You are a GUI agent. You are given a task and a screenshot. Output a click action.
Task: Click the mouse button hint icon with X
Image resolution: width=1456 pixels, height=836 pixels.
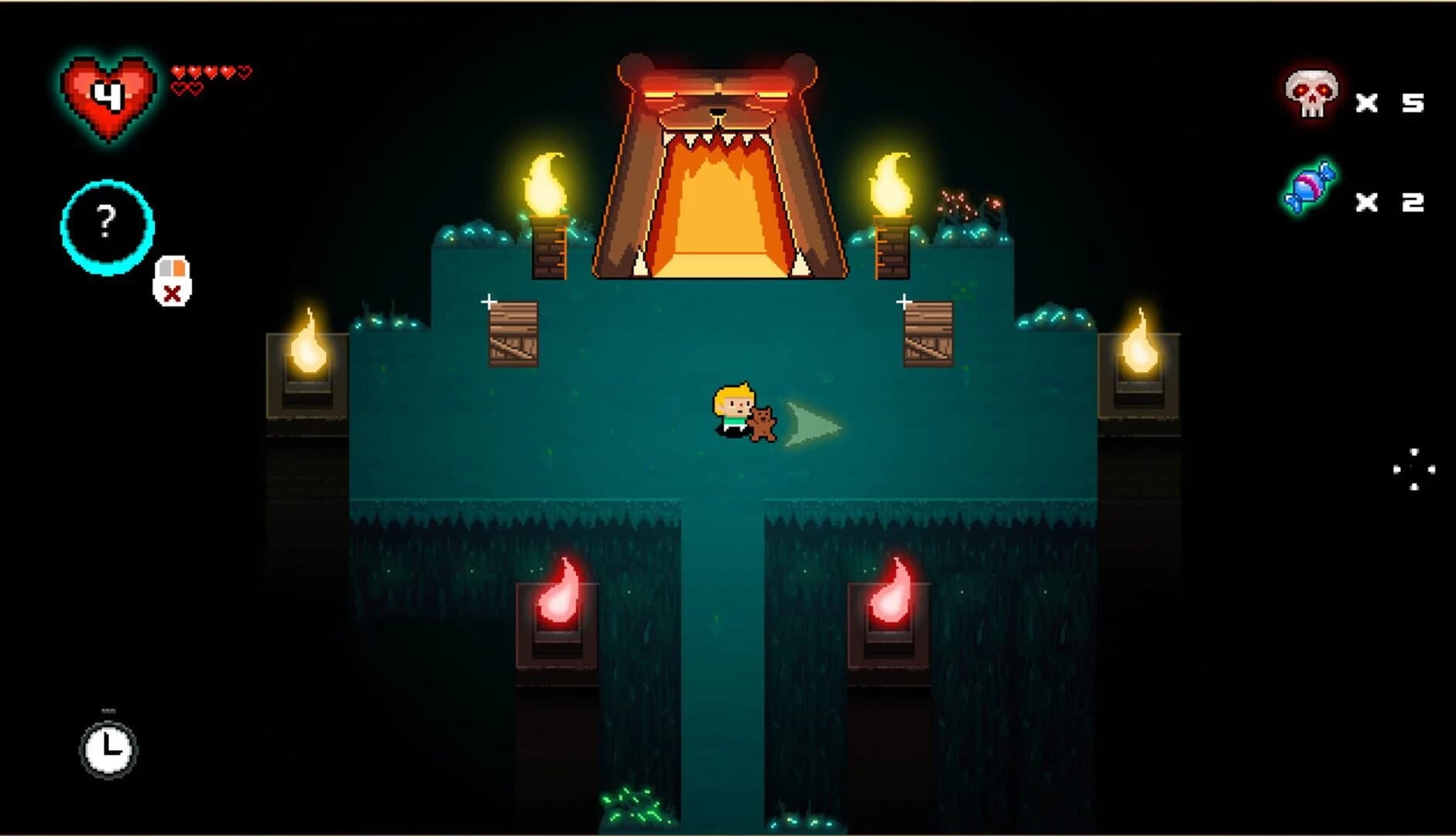click(x=173, y=279)
